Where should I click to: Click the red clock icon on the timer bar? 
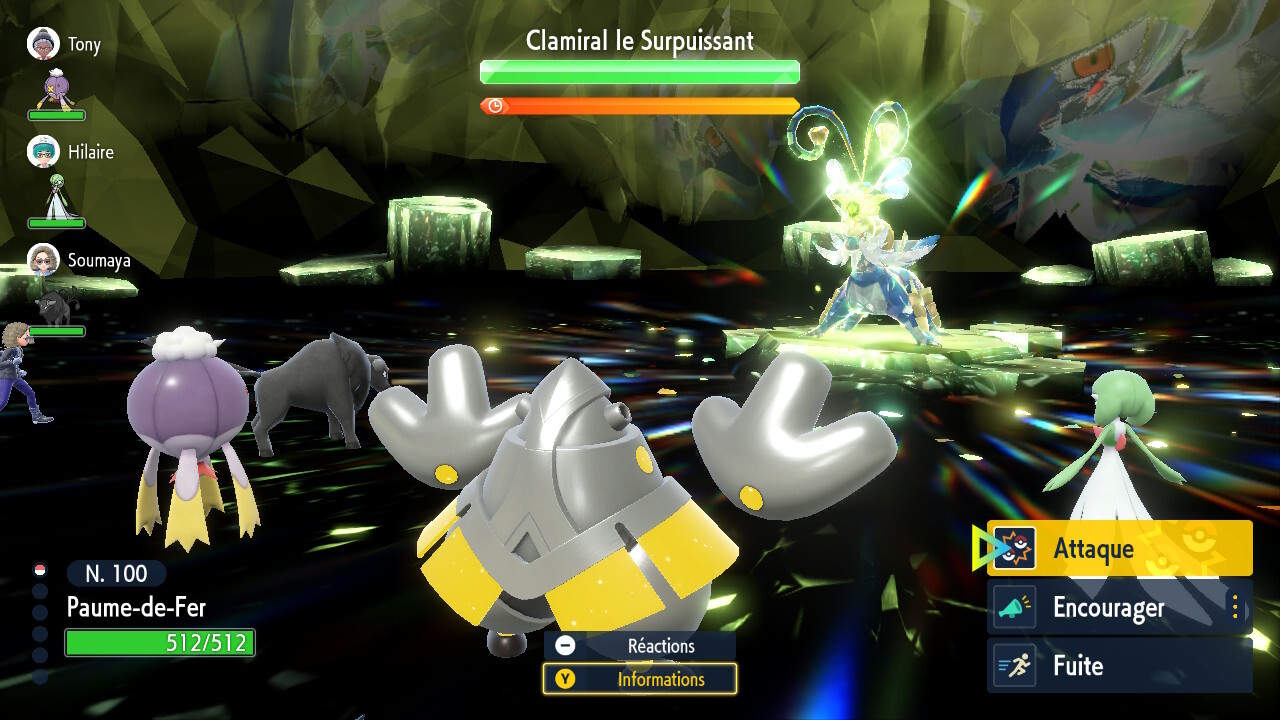pos(497,103)
